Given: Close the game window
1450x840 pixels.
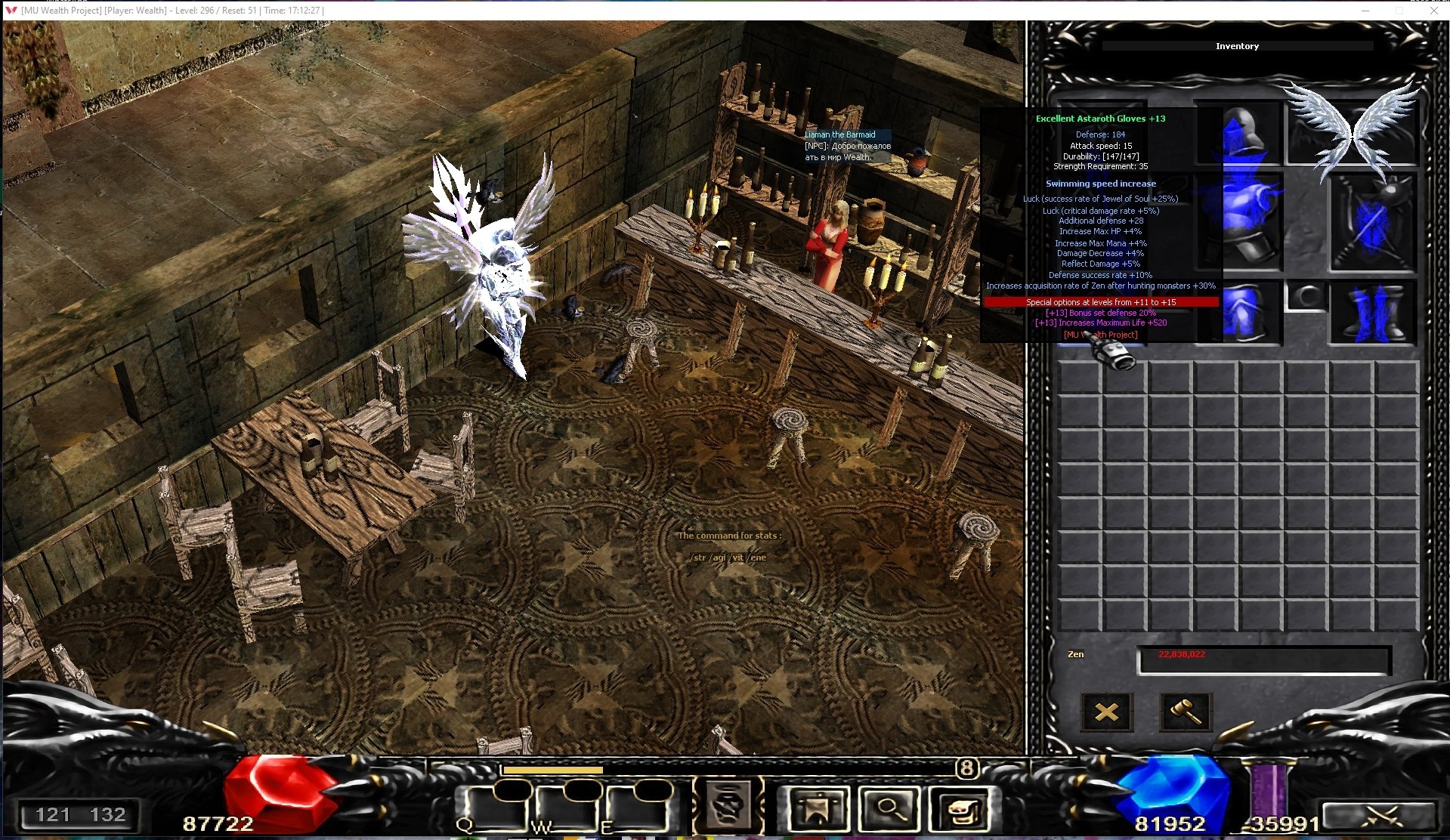Looking at the screenshot, I should click(x=1433, y=11).
